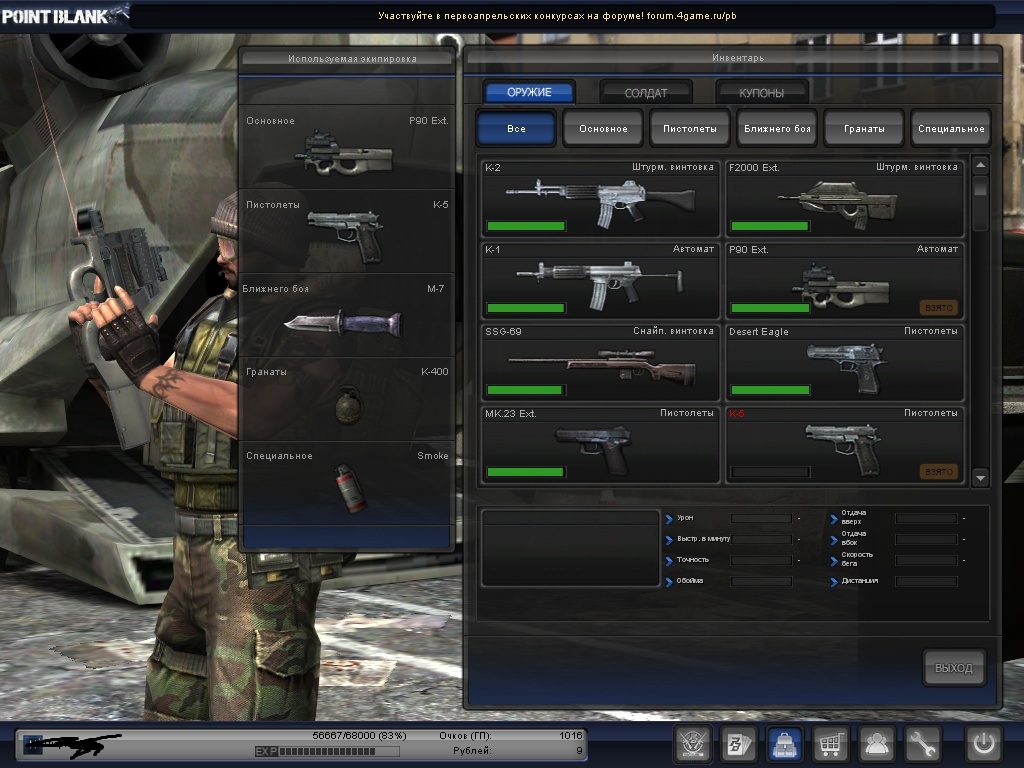Filter inventory by Основное weapons
The width and height of the screenshot is (1024, 768).
tap(603, 129)
